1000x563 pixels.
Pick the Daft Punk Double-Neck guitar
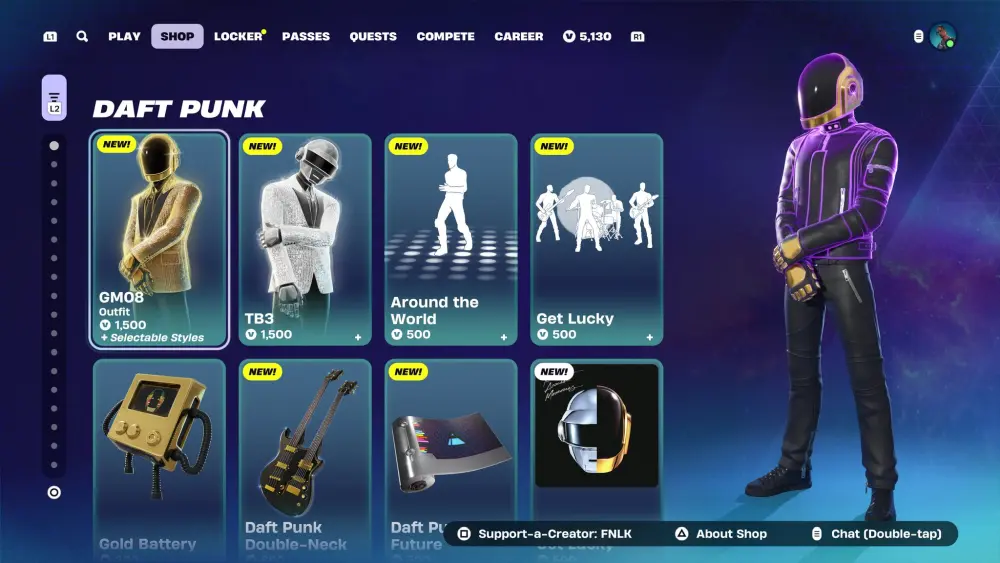click(305, 450)
